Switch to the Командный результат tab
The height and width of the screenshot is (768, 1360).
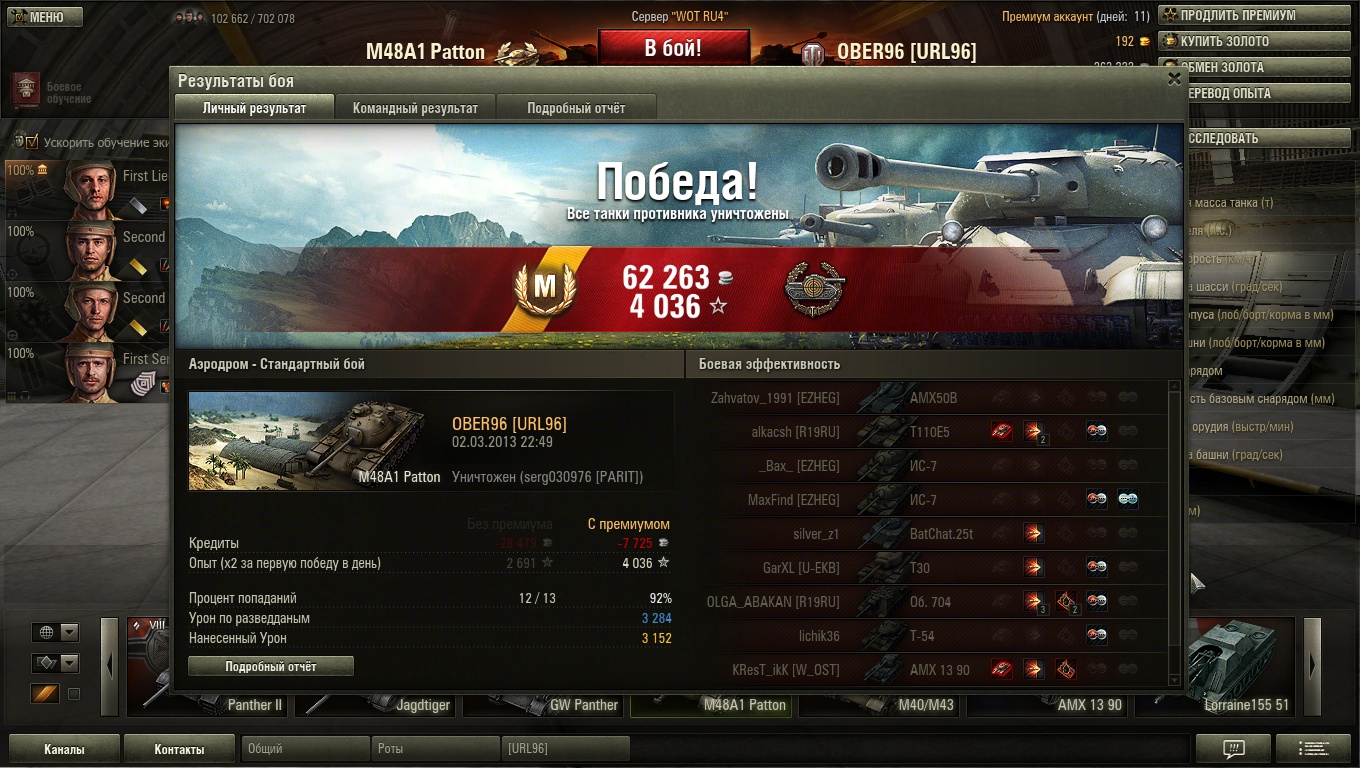(415, 108)
